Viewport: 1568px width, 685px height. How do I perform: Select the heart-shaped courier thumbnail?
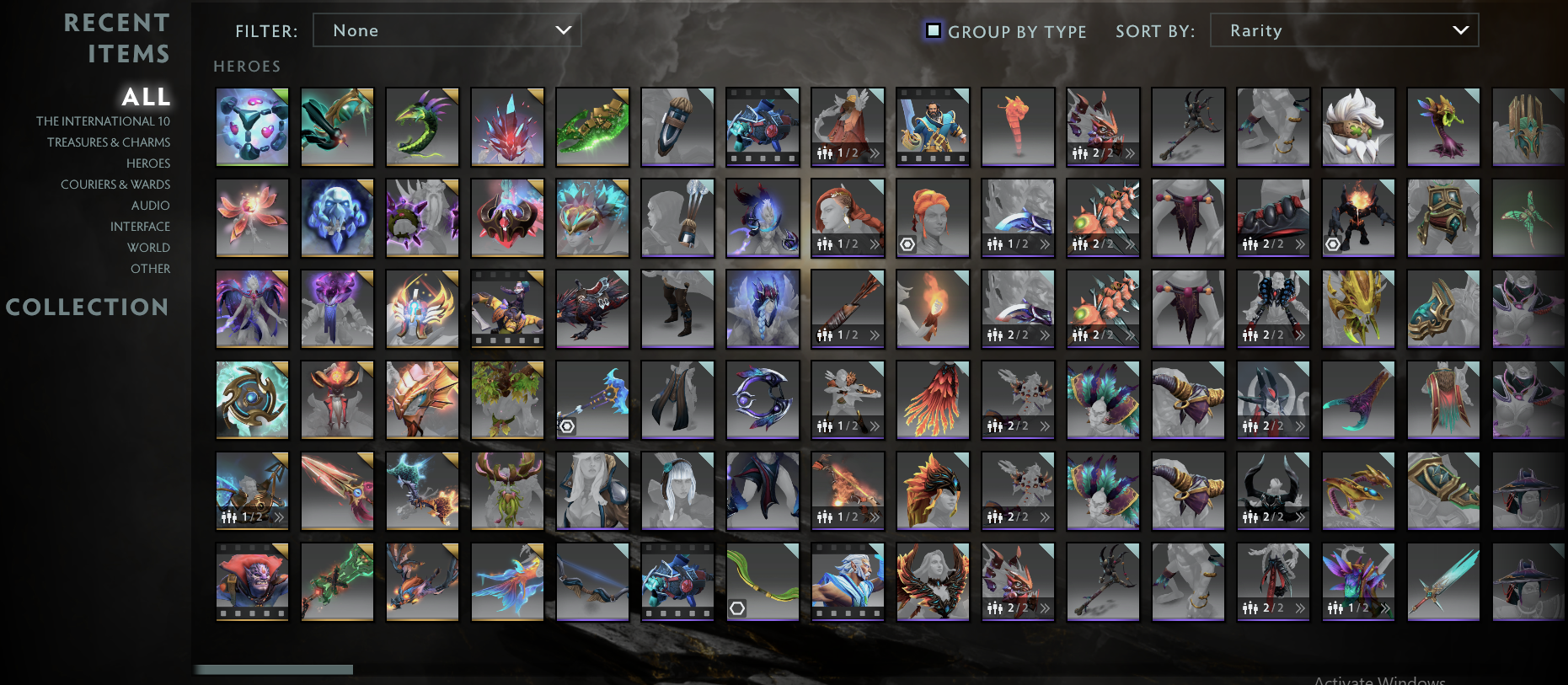[x=252, y=126]
